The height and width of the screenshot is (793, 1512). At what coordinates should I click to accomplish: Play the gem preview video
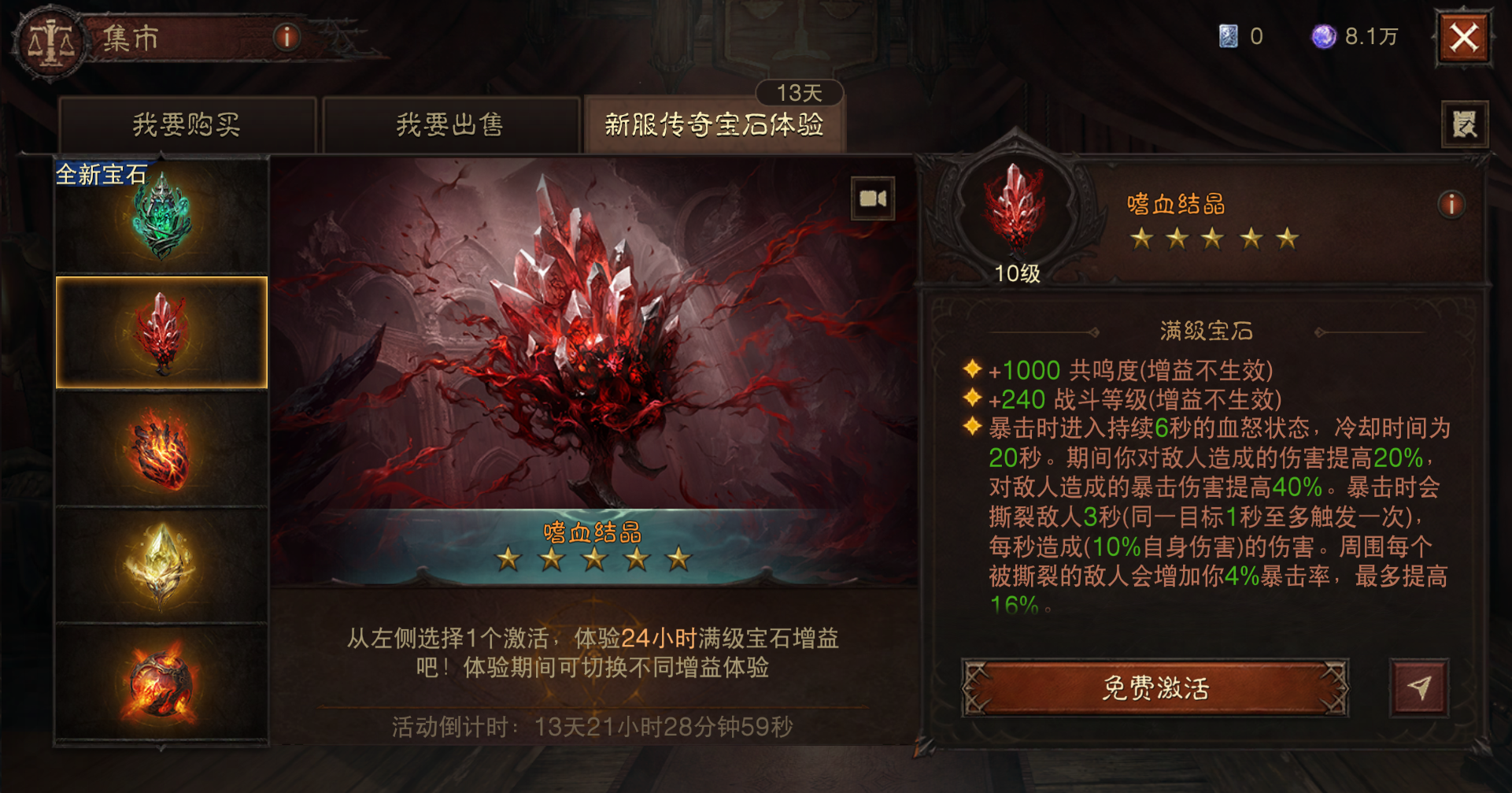click(x=873, y=198)
